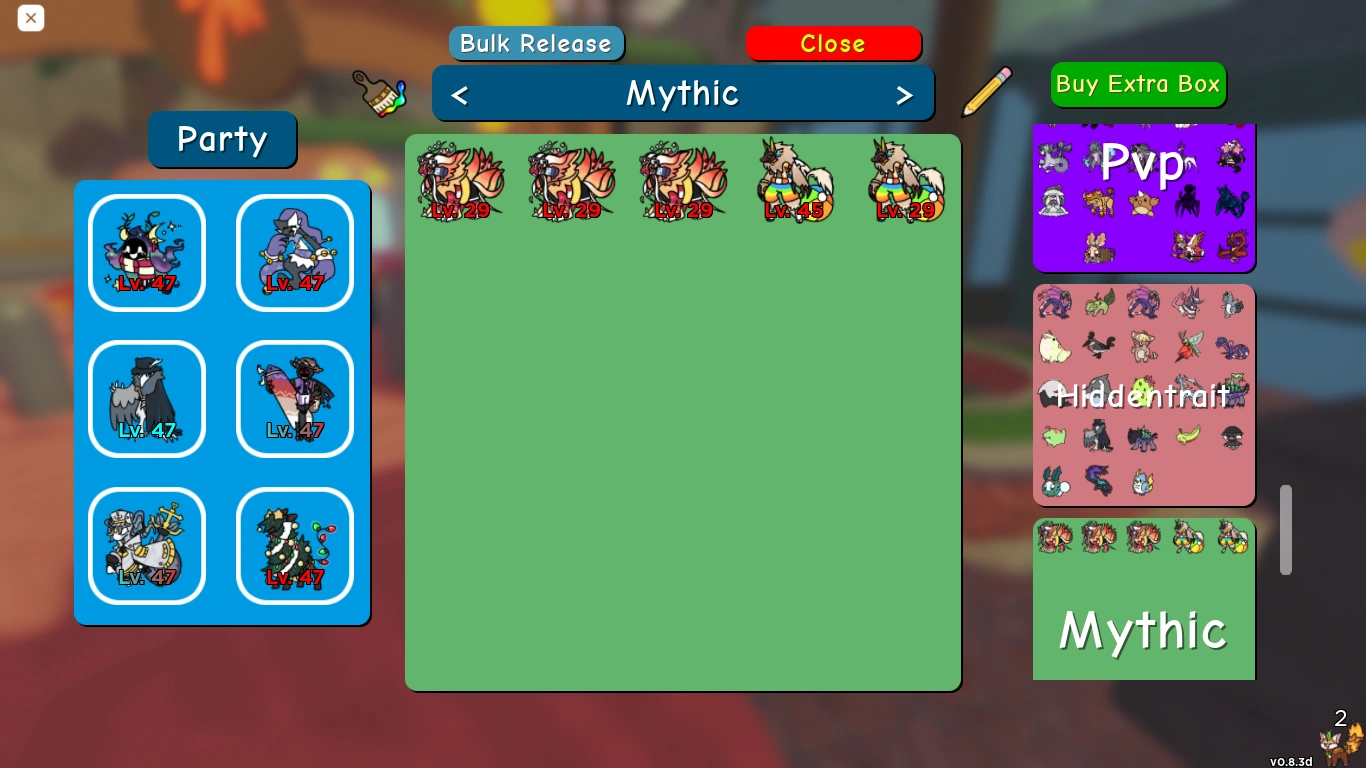Select the sparkly dark pet at Party top-left
The width and height of the screenshot is (1366, 768).
pos(147,252)
